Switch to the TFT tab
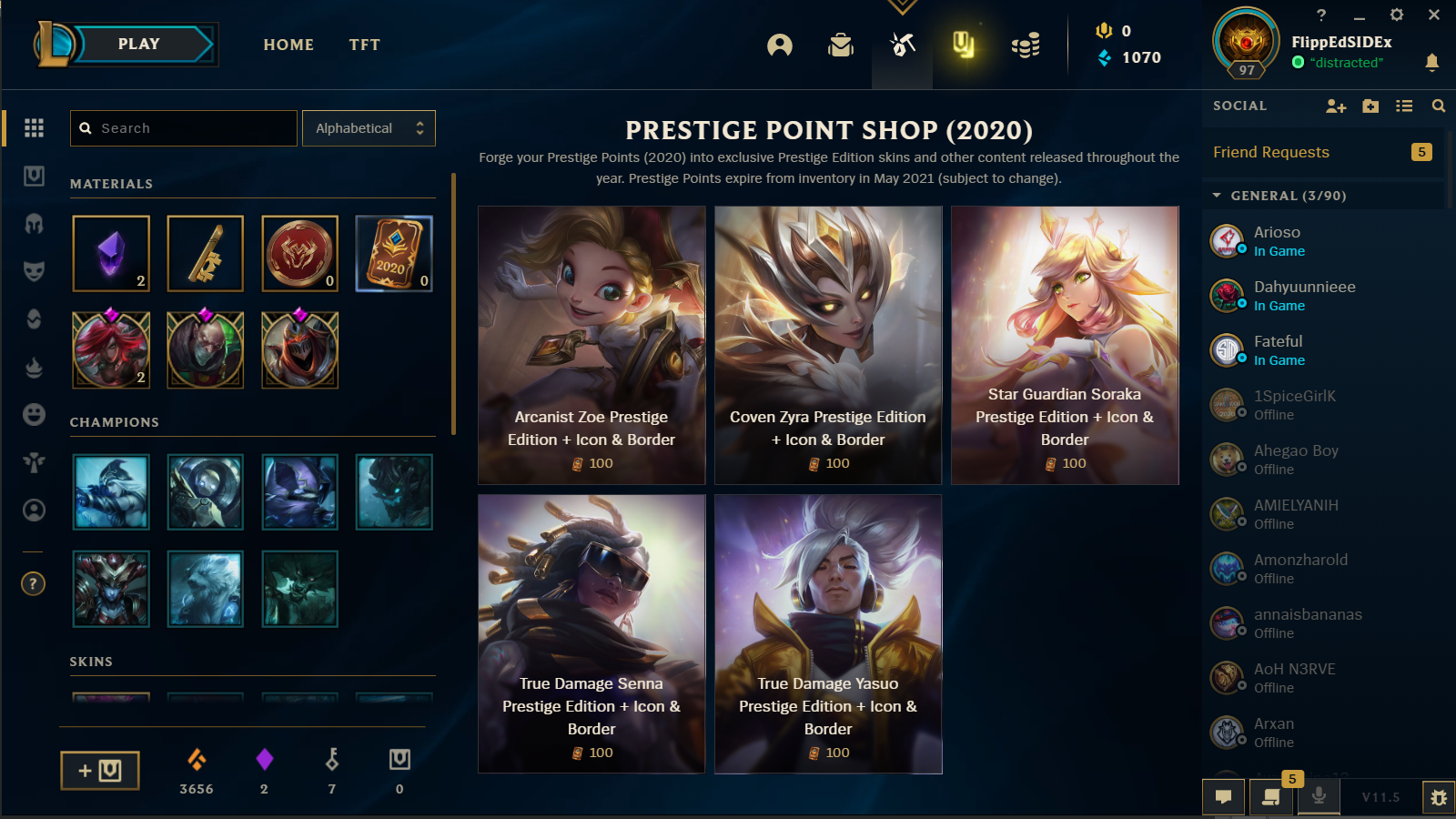Image resolution: width=1456 pixels, height=819 pixels. click(364, 45)
